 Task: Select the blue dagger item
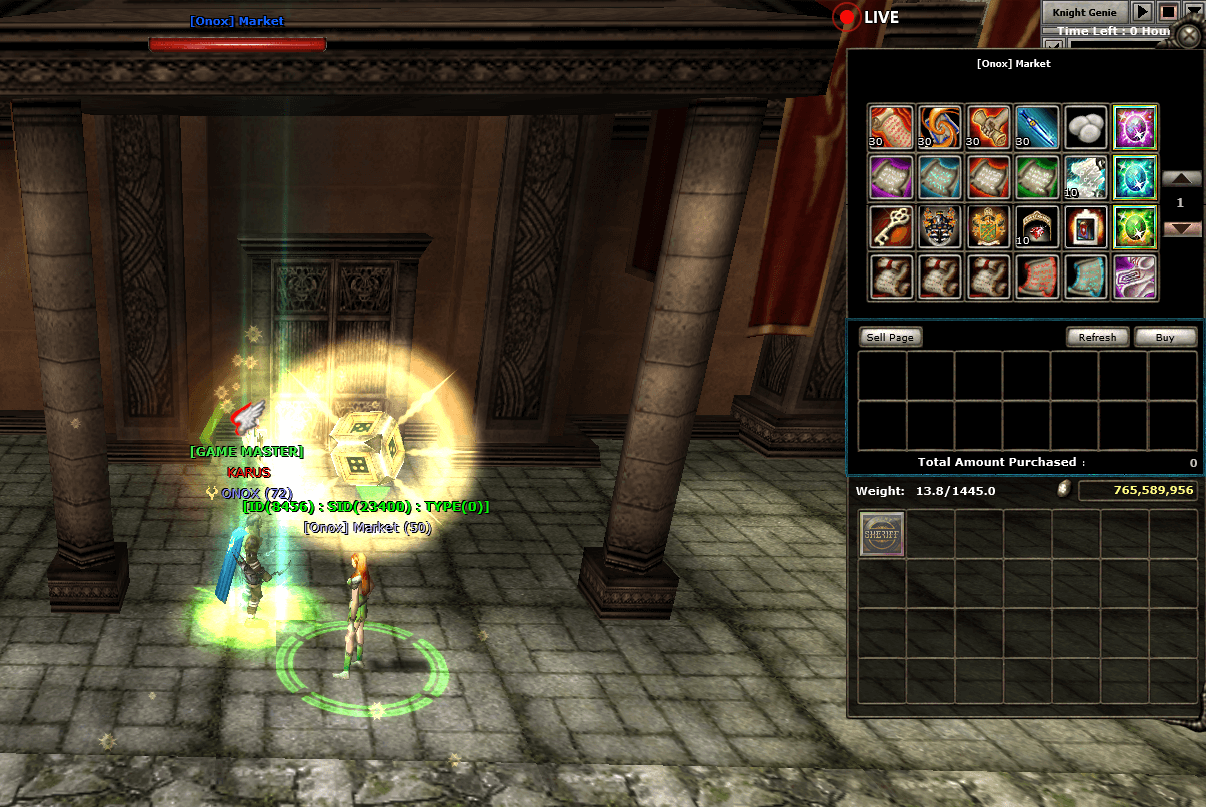(1037, 127)
